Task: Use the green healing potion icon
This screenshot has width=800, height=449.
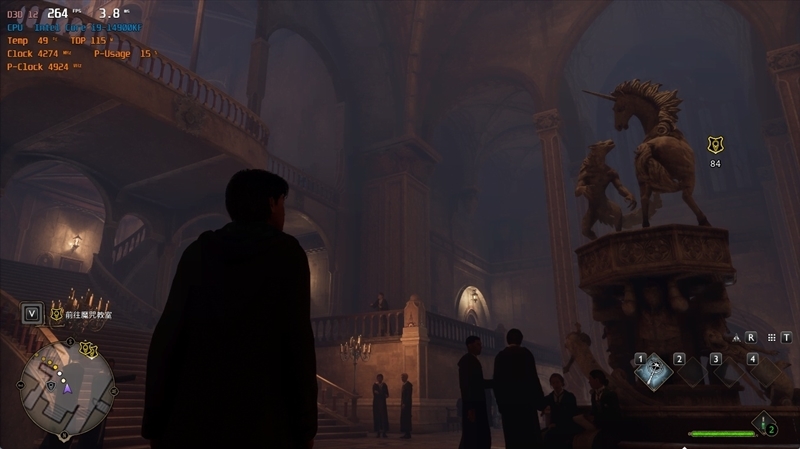Action: [x=764, y=423]
